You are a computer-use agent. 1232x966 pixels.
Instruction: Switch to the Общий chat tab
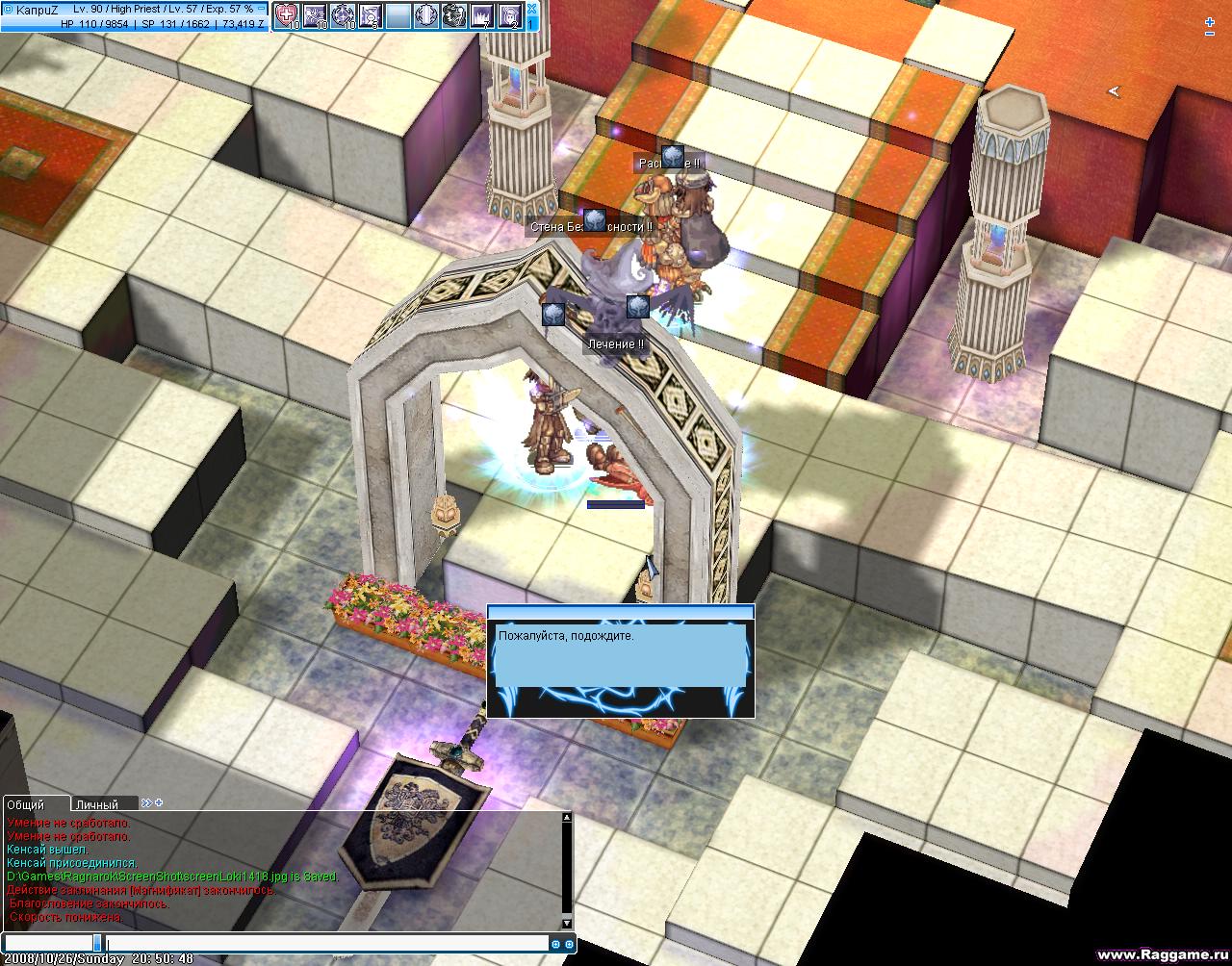click(29, 804)
